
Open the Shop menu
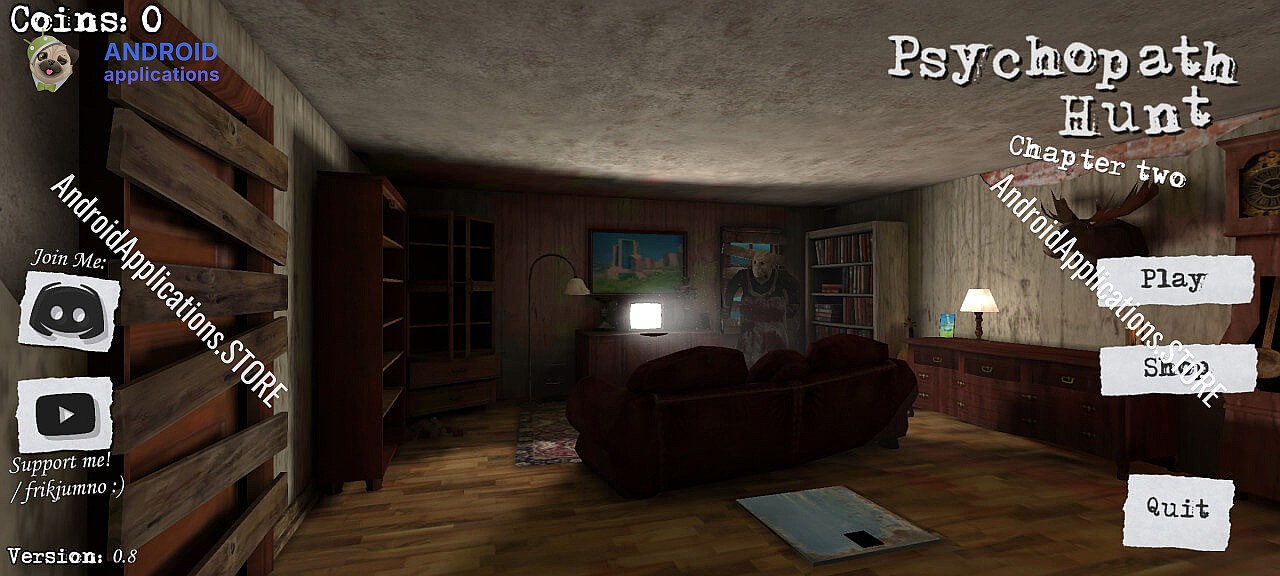coord(1177,369)
